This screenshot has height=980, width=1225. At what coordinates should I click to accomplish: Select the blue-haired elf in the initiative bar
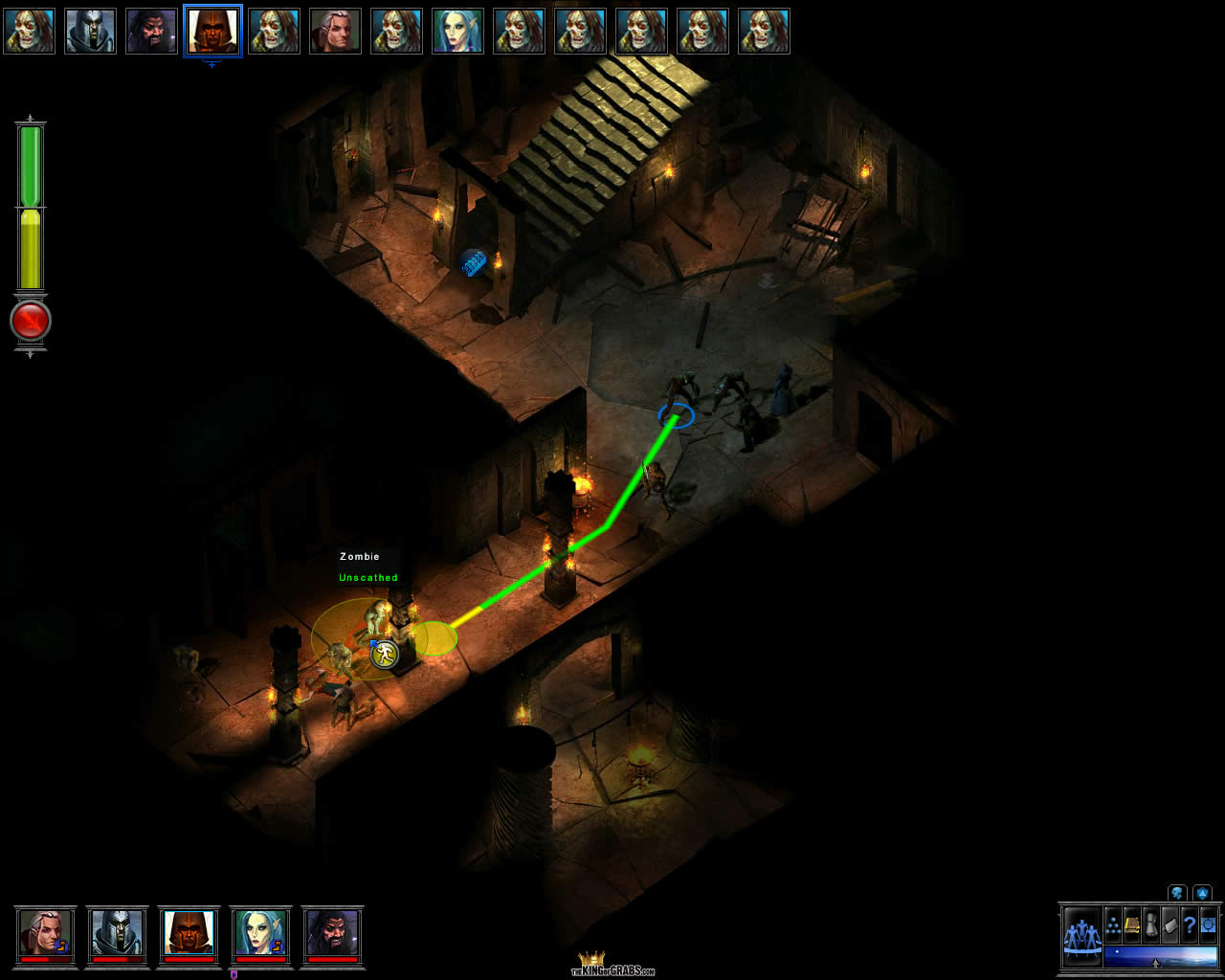457,31
